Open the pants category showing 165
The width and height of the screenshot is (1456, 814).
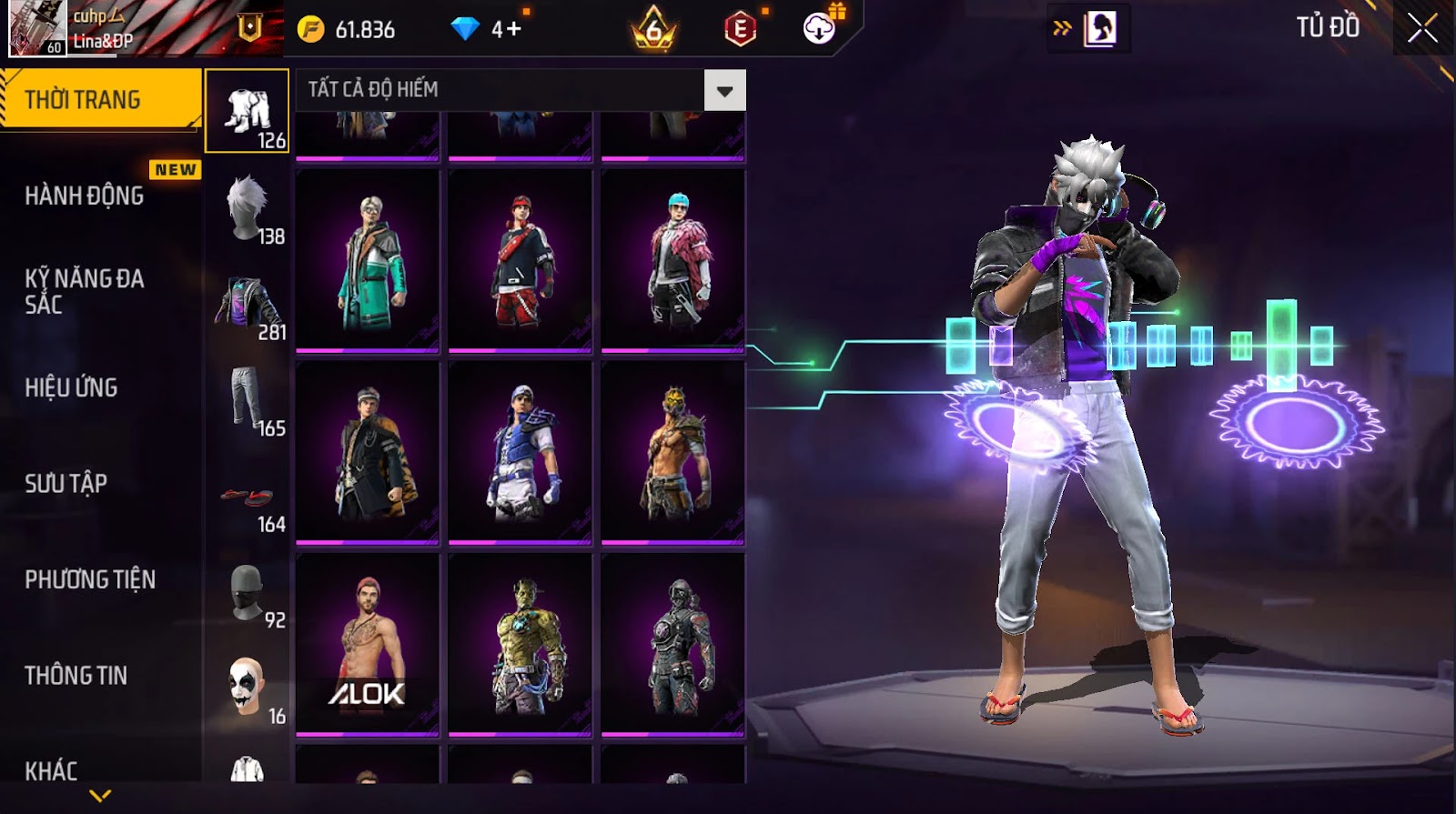tap(248, 400)
